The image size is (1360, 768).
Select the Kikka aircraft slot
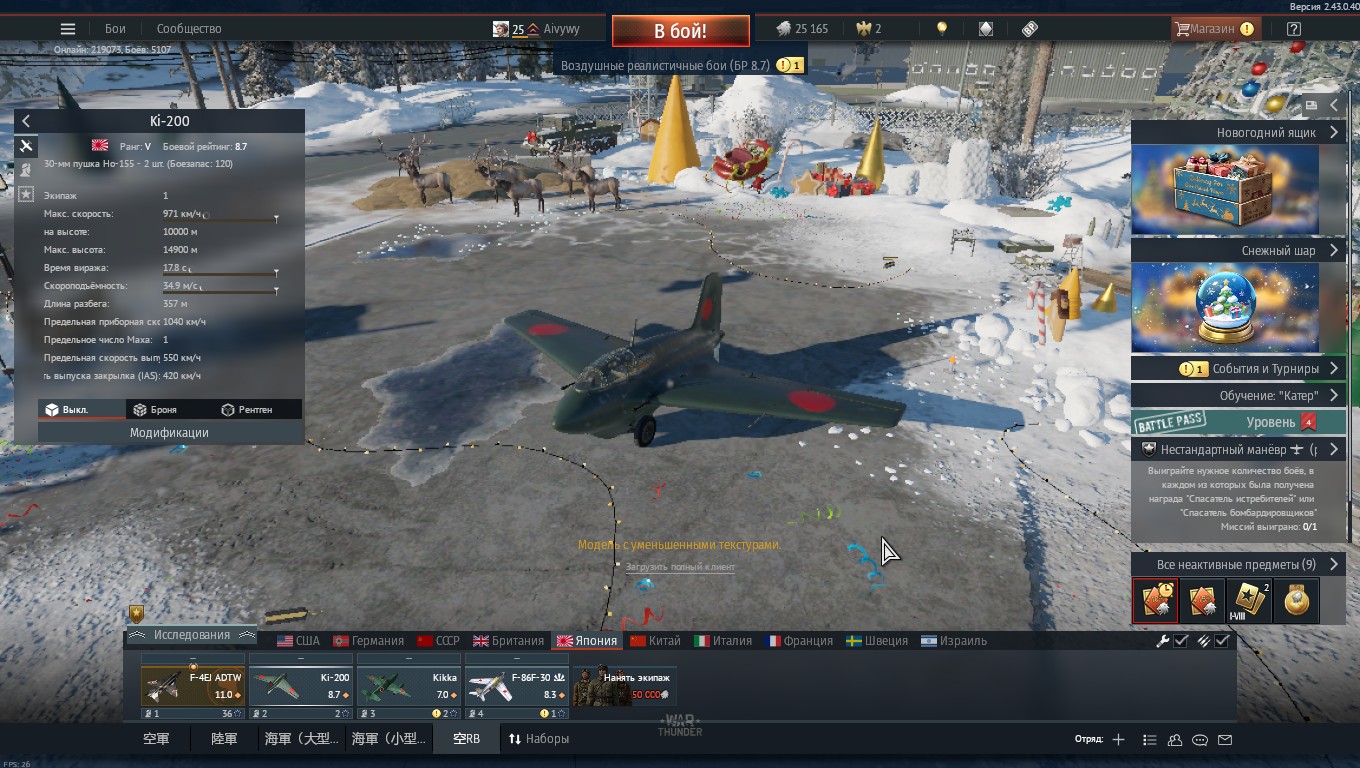[x=408, y=686]
